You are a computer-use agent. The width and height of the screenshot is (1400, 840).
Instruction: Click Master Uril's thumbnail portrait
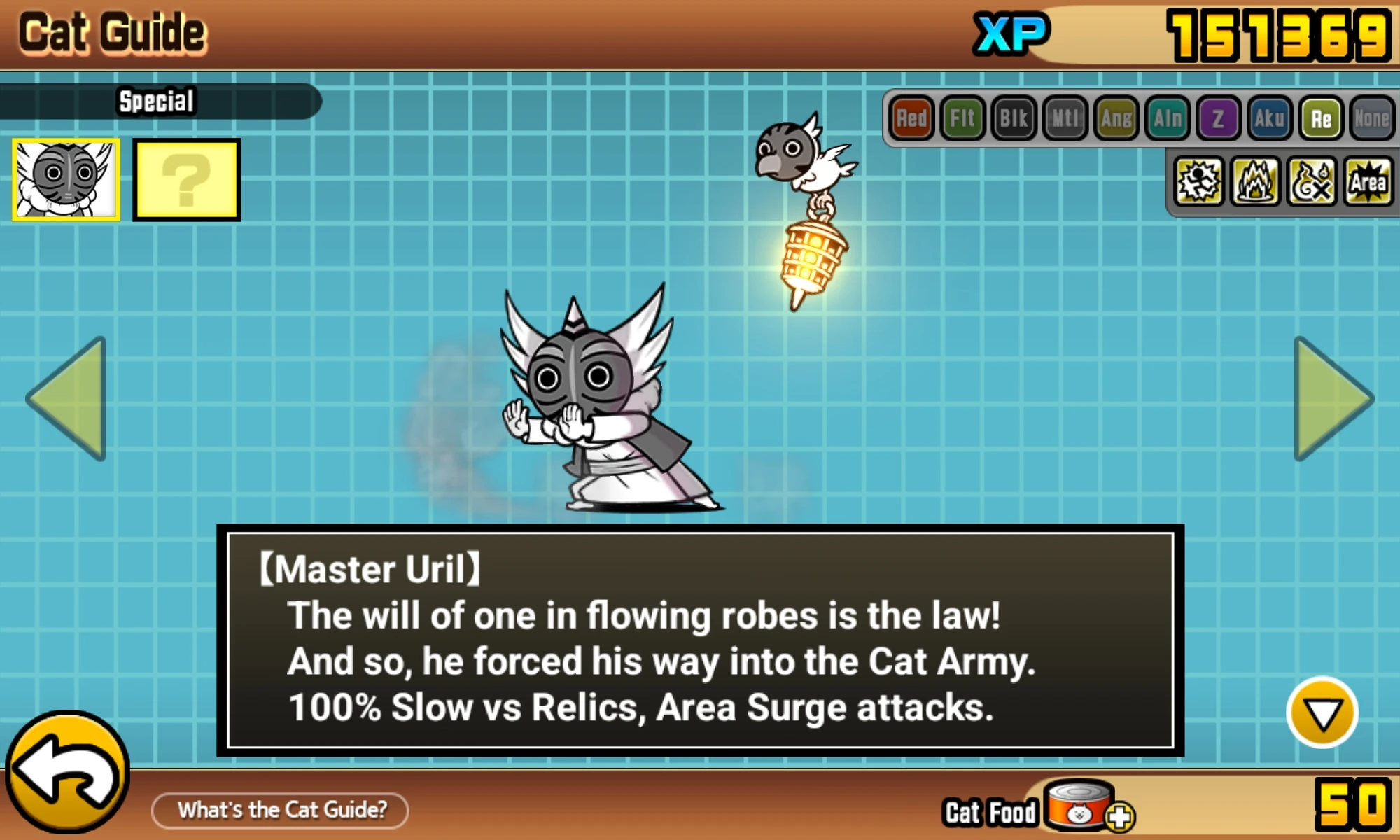pyautogui.click(x=65, y=178)
